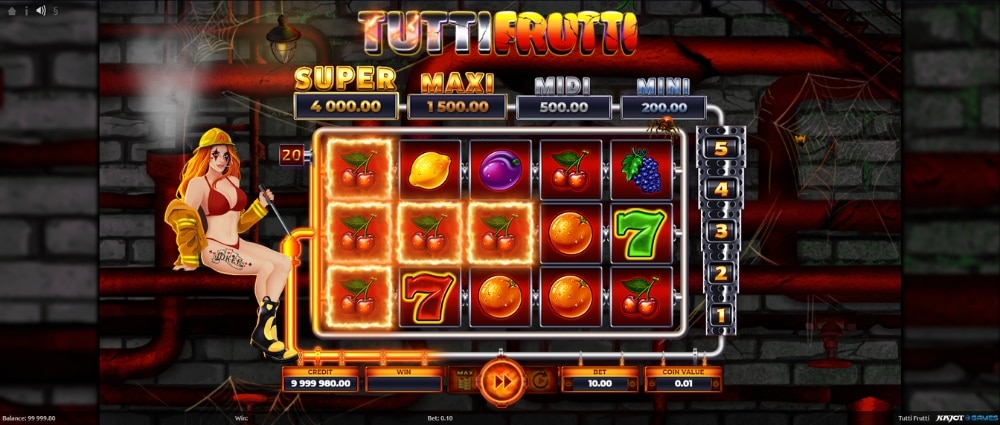Click the 20 paylines indicator
Viewport: 1000px width, 425px height.
click(x=292, y=155)
